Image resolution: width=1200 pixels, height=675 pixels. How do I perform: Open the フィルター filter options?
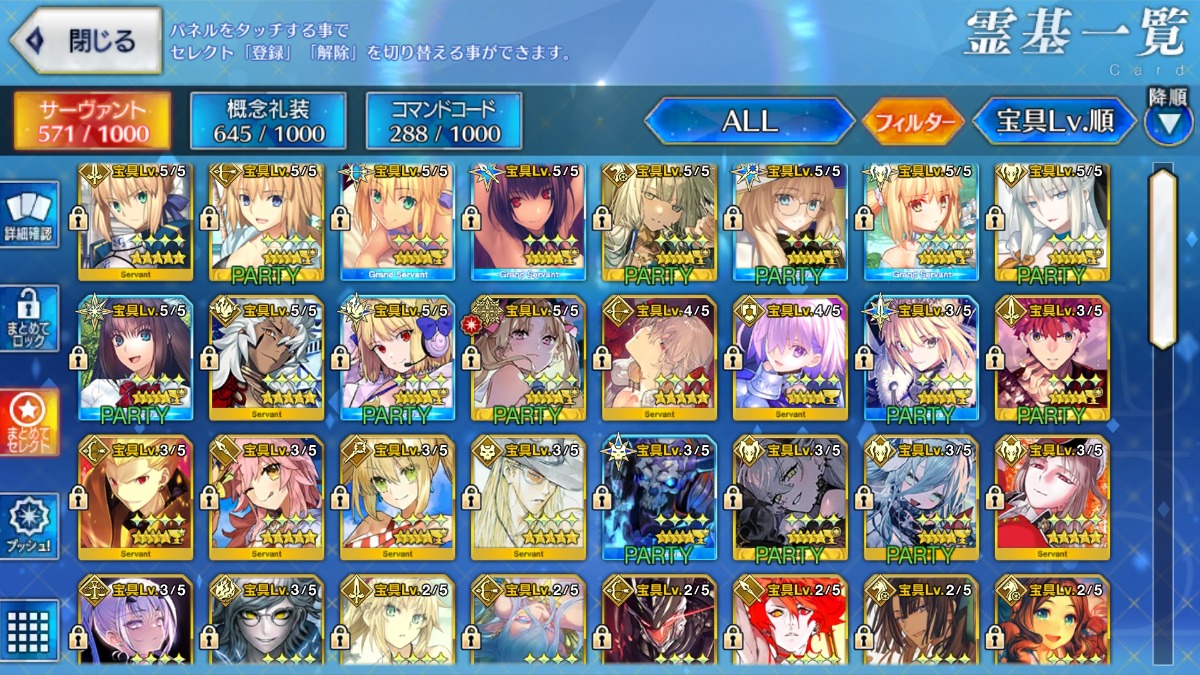click(913, 123)
